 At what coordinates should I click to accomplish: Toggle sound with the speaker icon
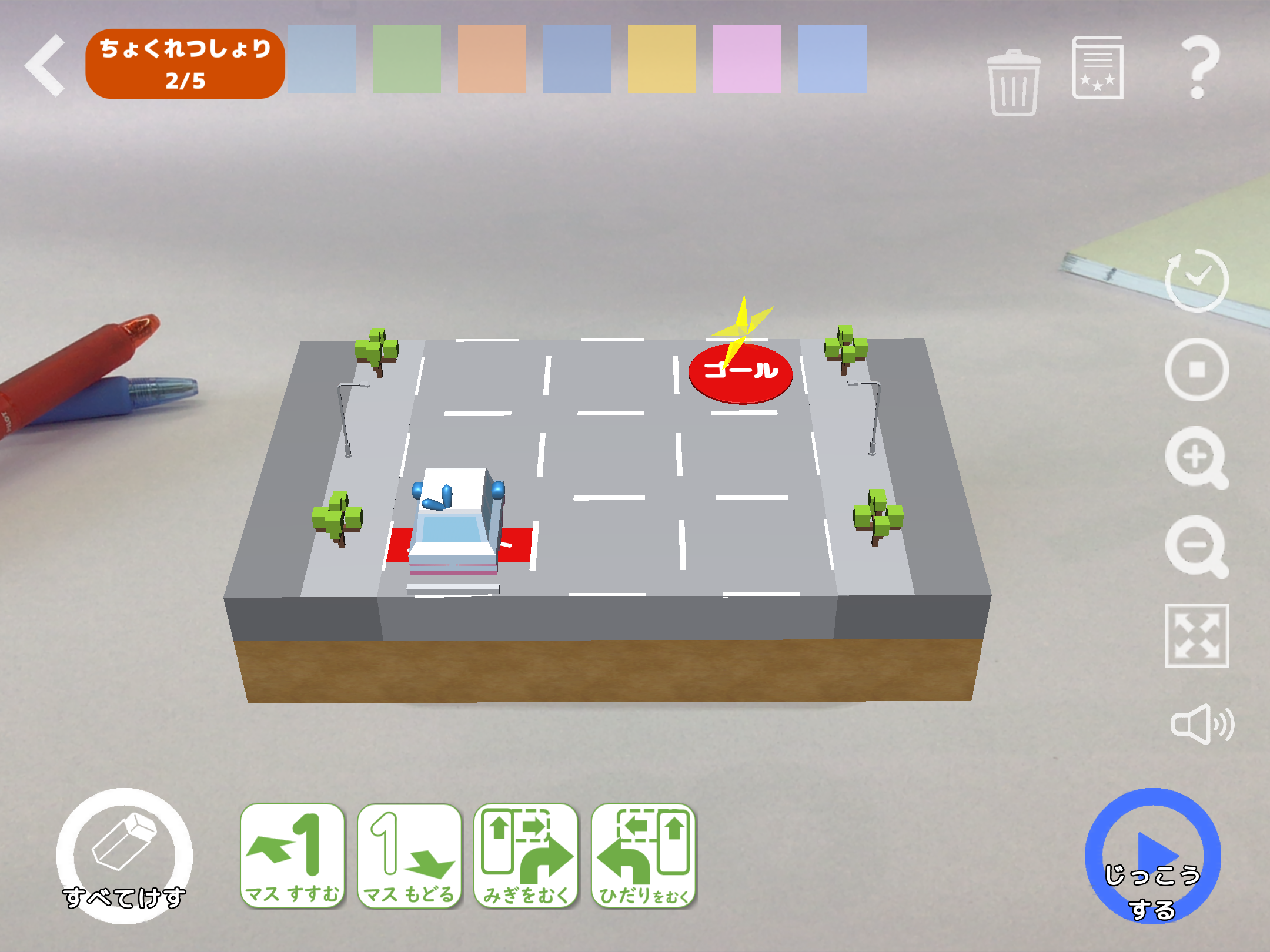tap(1202, 724)
